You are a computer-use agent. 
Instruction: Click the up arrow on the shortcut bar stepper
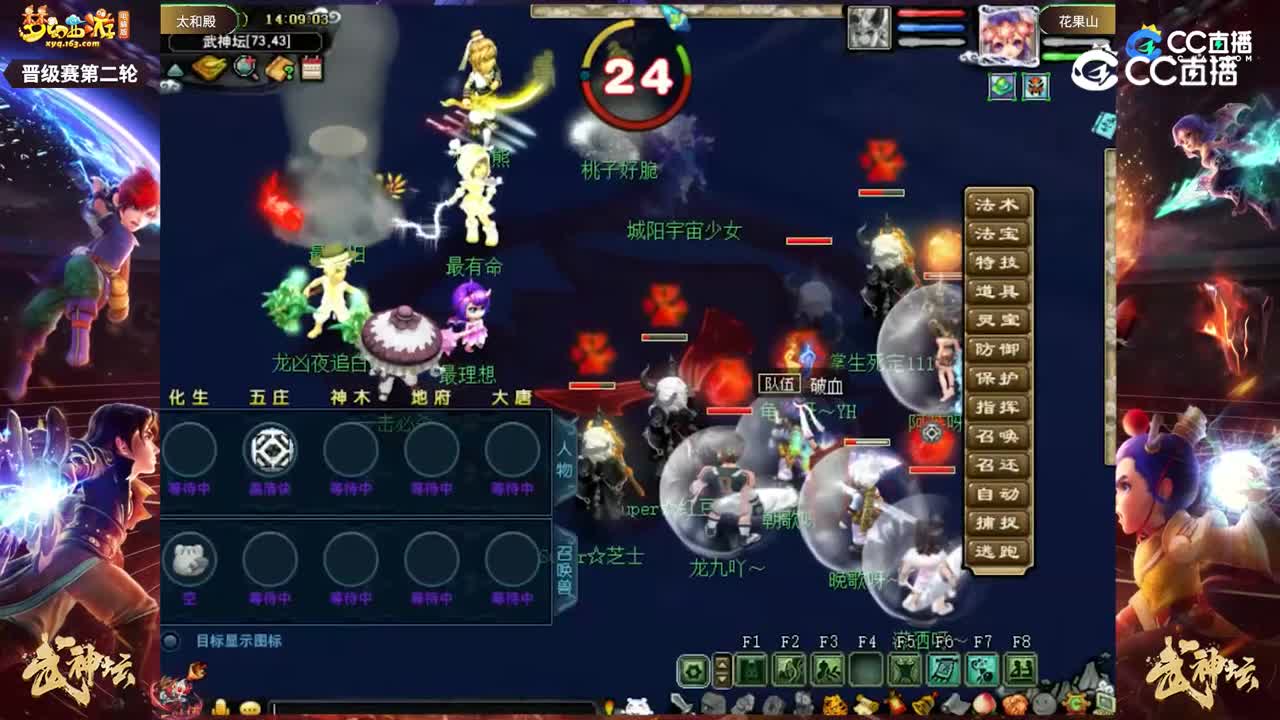[x=721, y=663]
